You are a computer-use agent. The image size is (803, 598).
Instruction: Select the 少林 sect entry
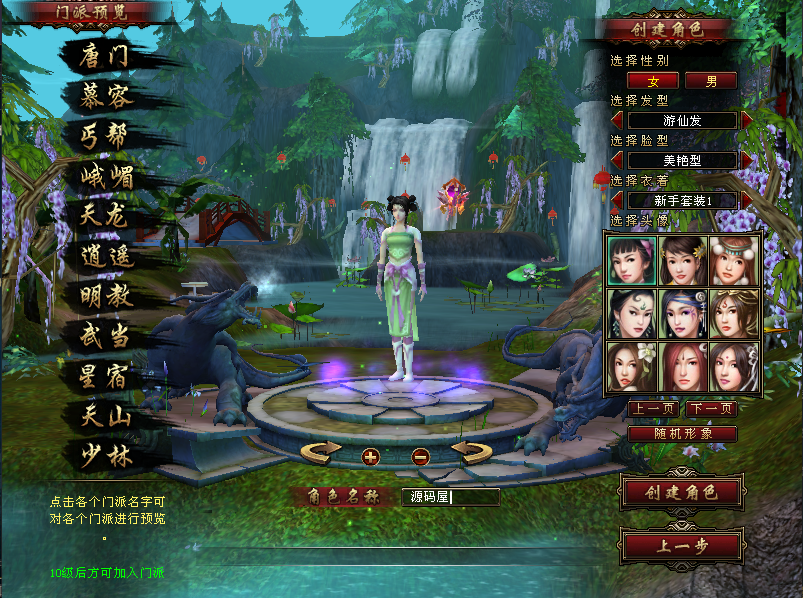[x=105, y=456]
